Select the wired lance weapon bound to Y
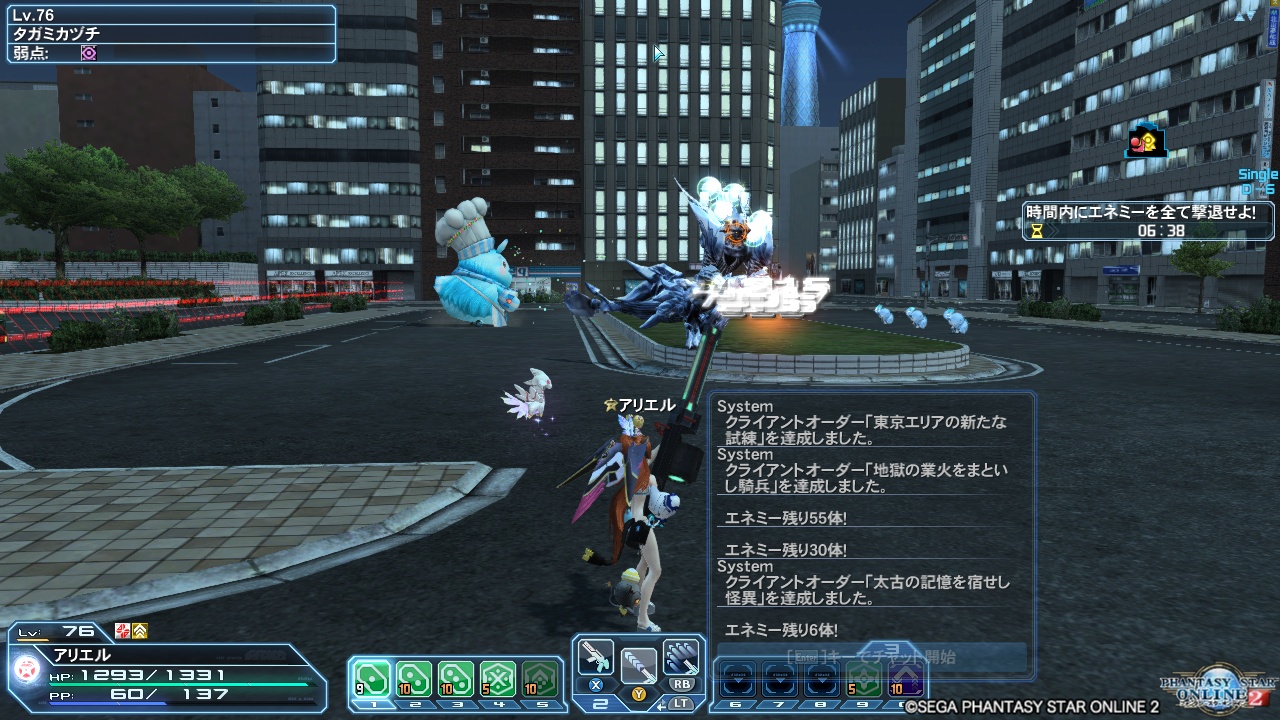The width and height of the screenshot is (1280, 720). 640,663
